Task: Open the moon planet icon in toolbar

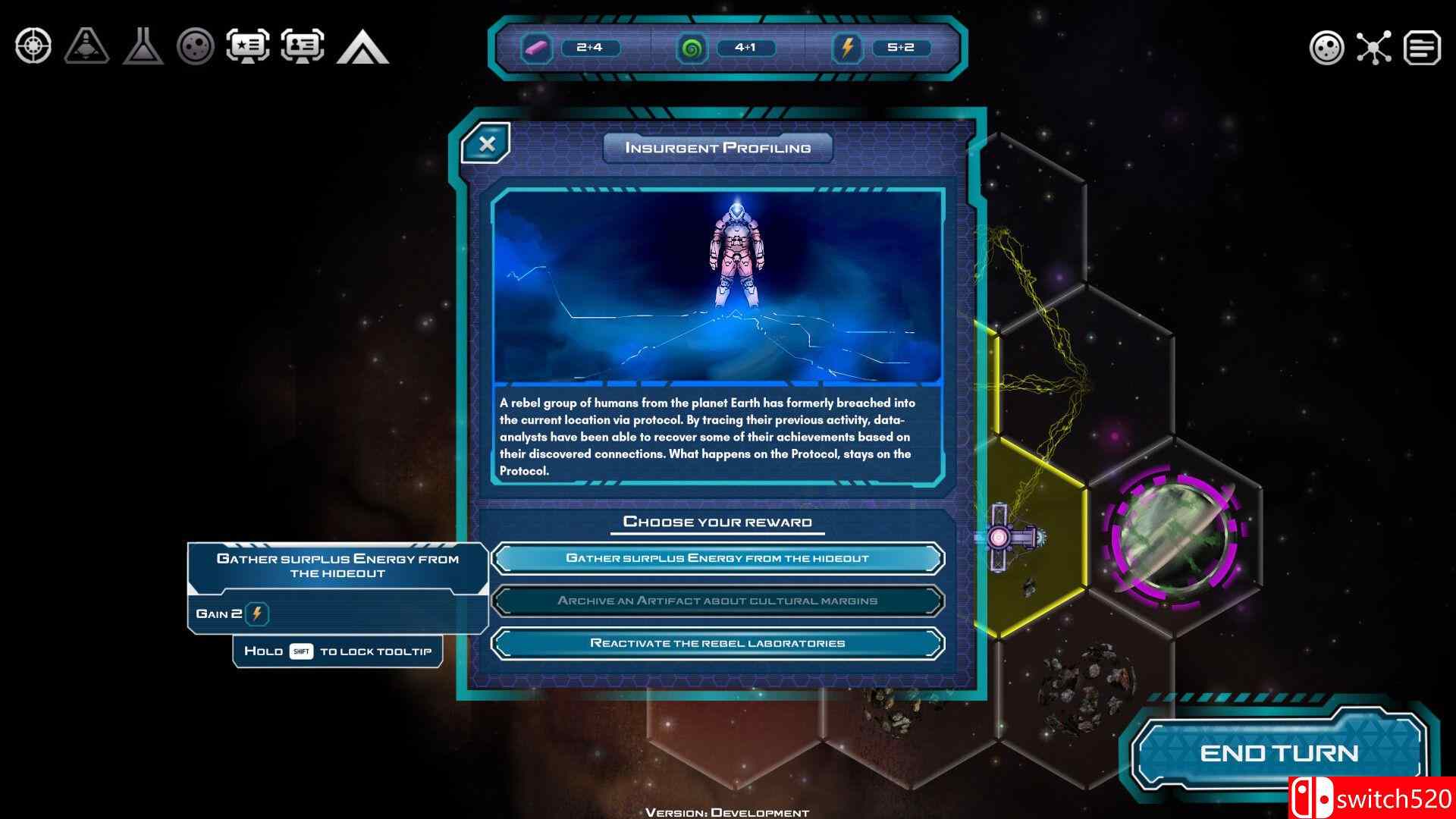Action: (196, 47)
